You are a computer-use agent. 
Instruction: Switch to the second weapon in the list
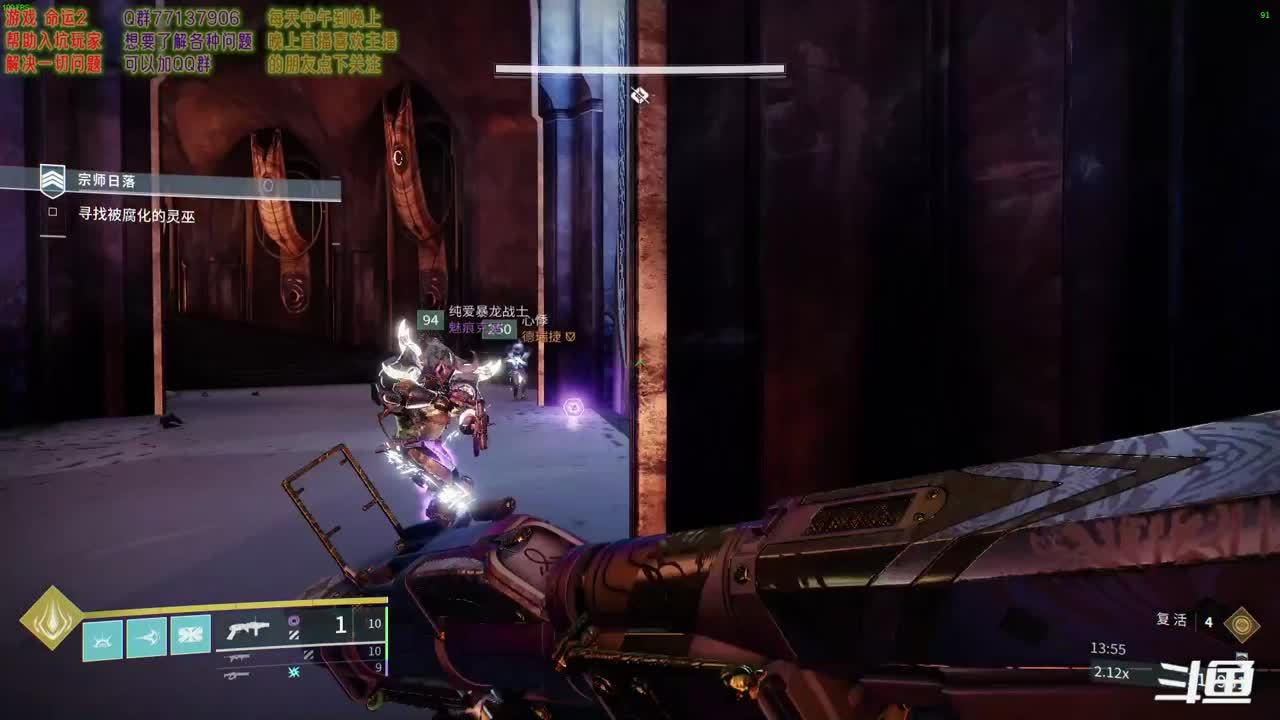(x=239, y=657)
